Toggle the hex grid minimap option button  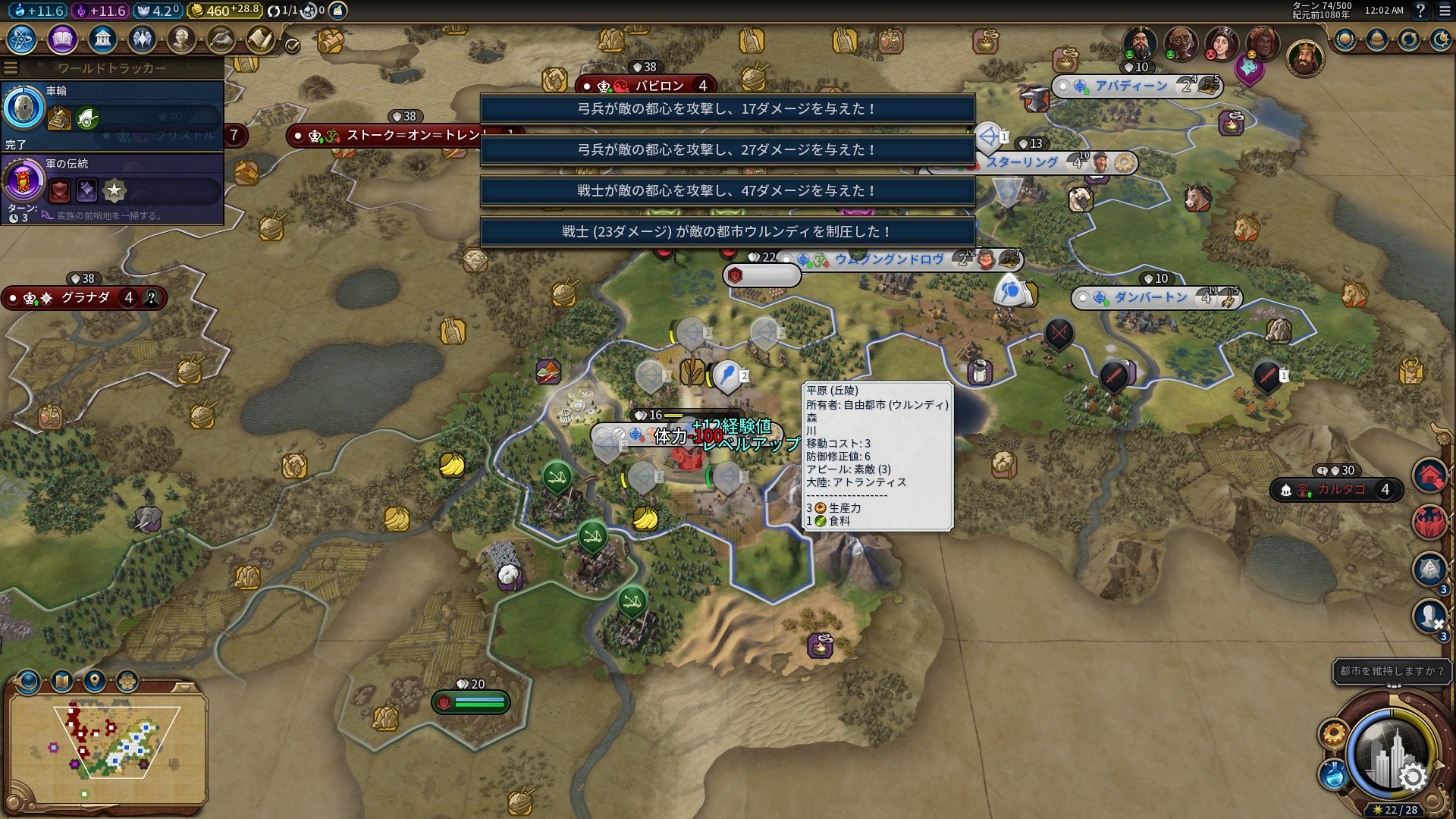[127, 681]
